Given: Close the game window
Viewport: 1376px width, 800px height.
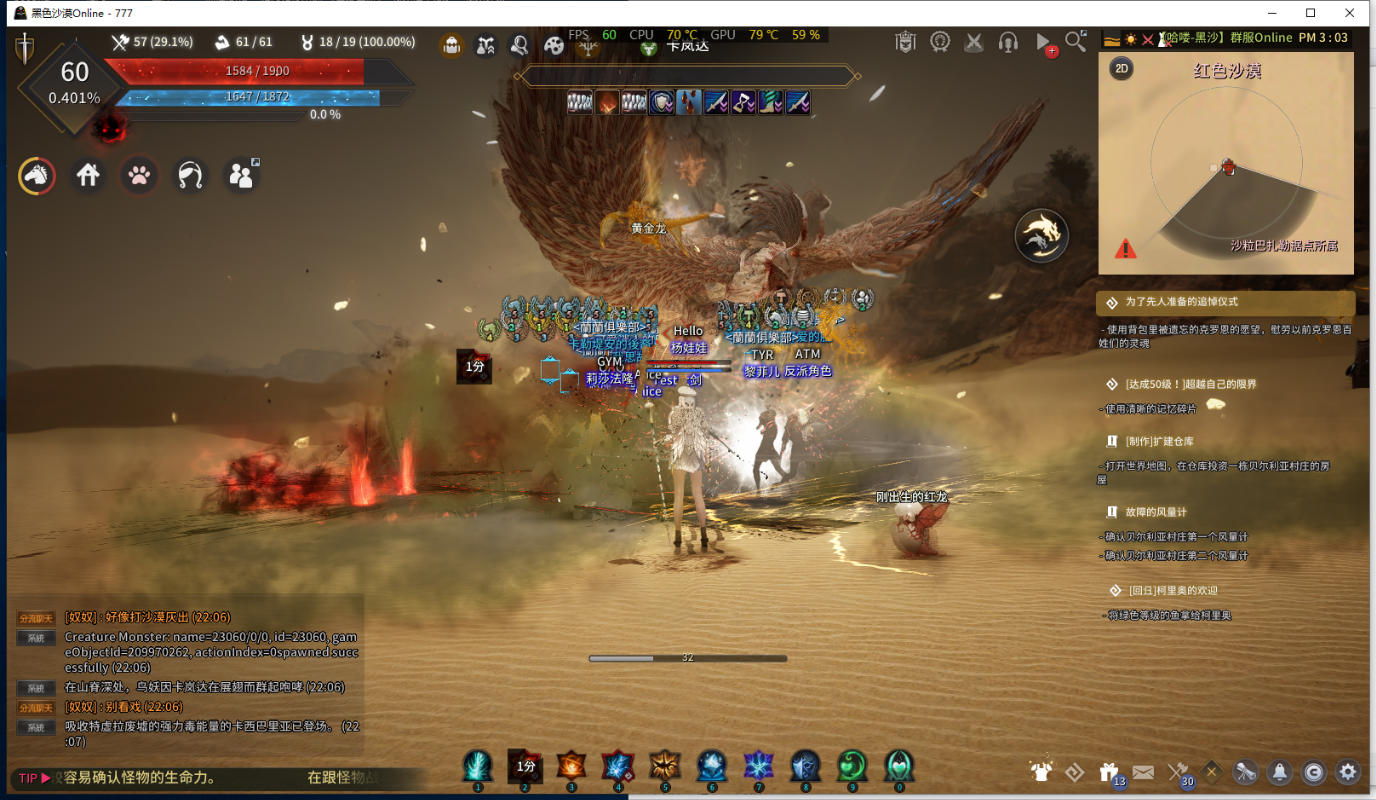Looking at the screenshot, I should 1354,13.
